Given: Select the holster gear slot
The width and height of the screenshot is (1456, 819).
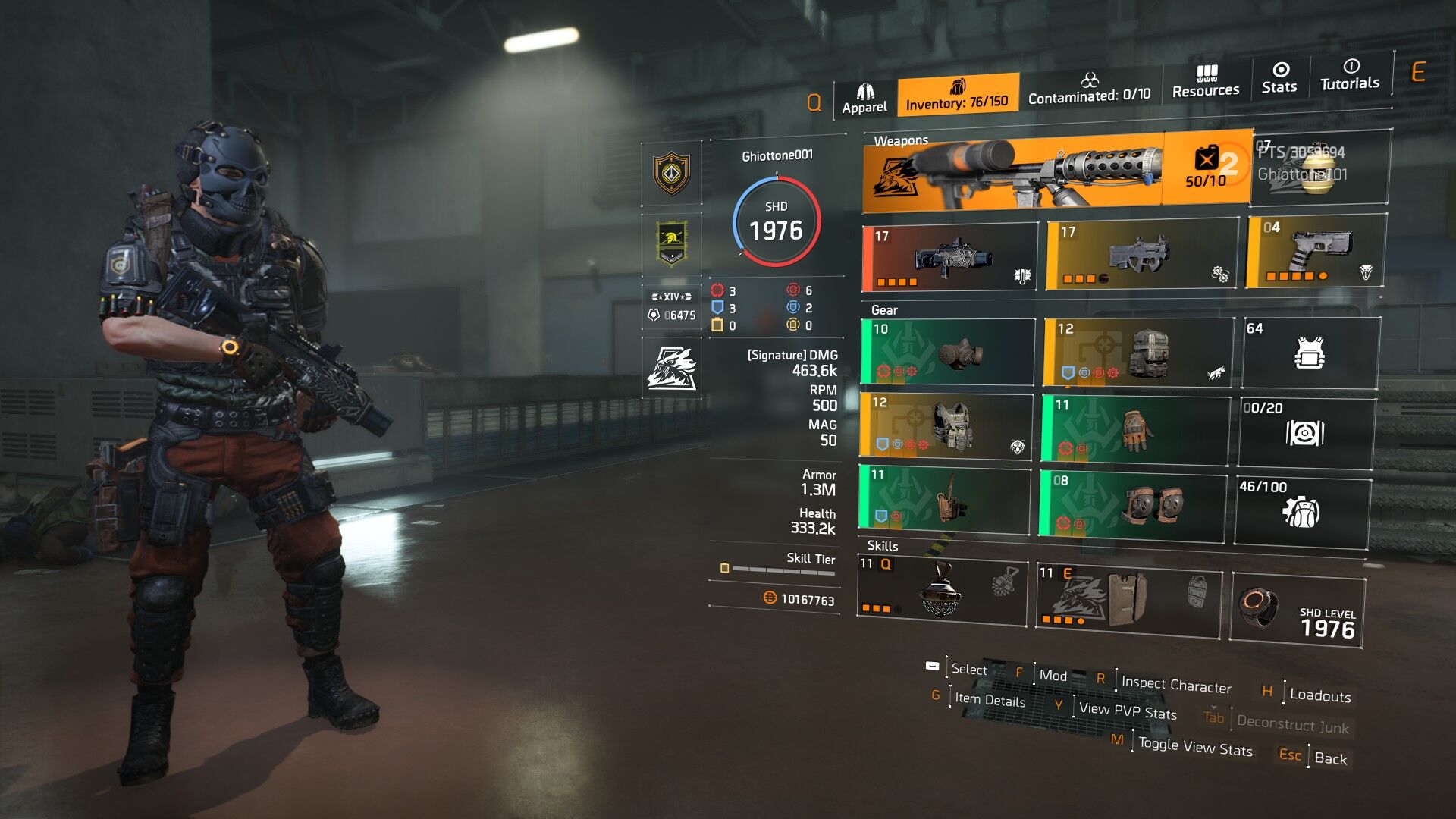Looking at the screenshot, I should (945, 497).
